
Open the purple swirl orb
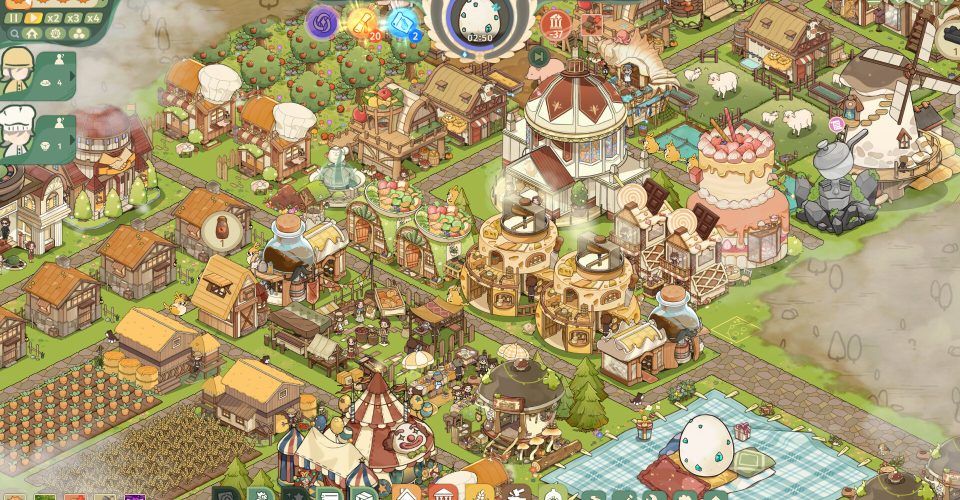pyautogui.click(x=323, y=23)
